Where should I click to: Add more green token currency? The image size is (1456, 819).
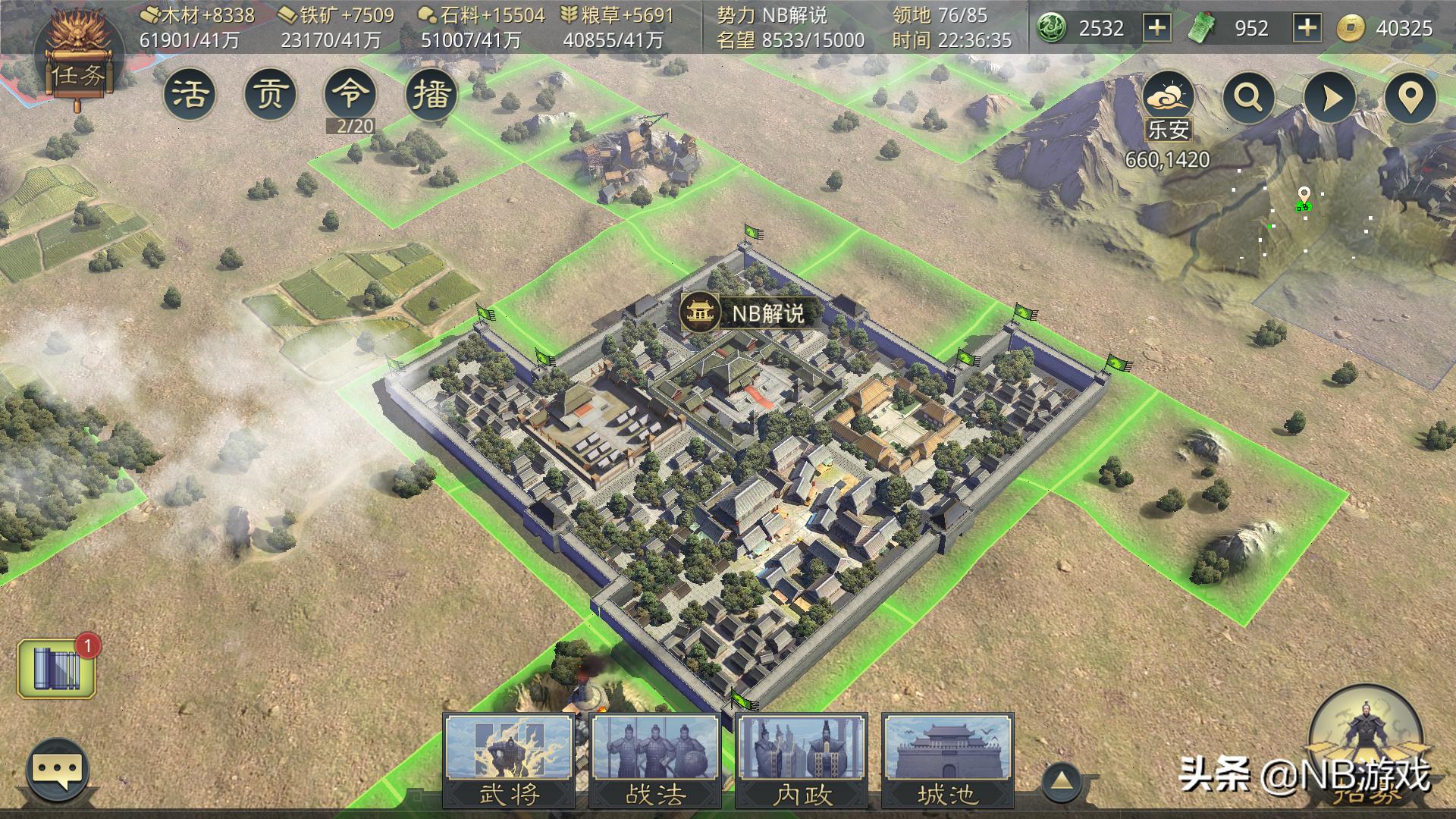(x=1307, y=29)
